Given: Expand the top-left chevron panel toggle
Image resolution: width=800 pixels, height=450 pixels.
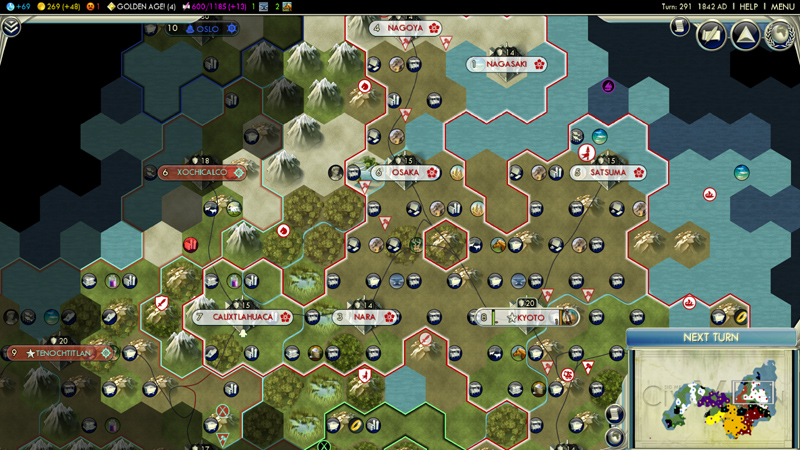Looking at the screenshot, I should coord(11,27).
